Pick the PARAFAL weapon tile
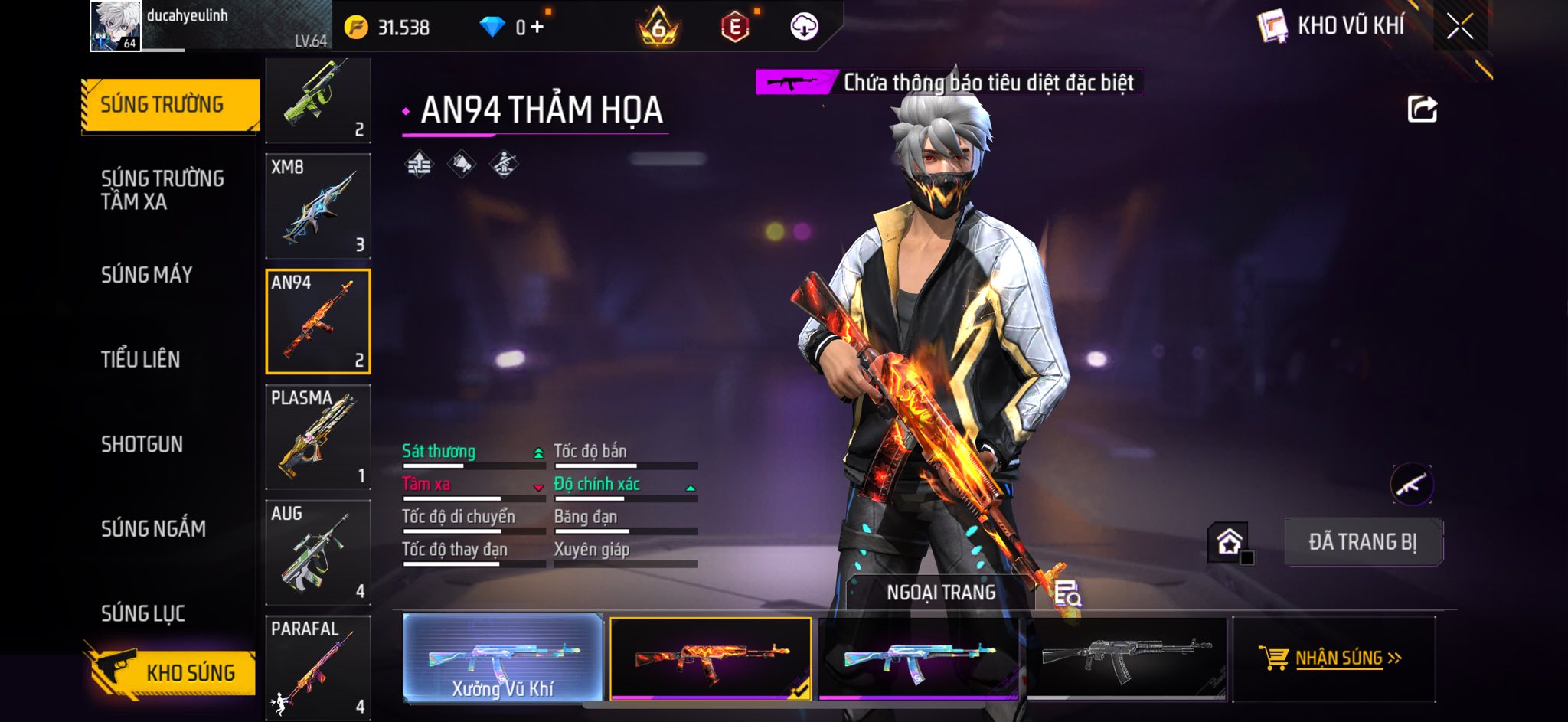1568x722 pixels. click(318, 667)
